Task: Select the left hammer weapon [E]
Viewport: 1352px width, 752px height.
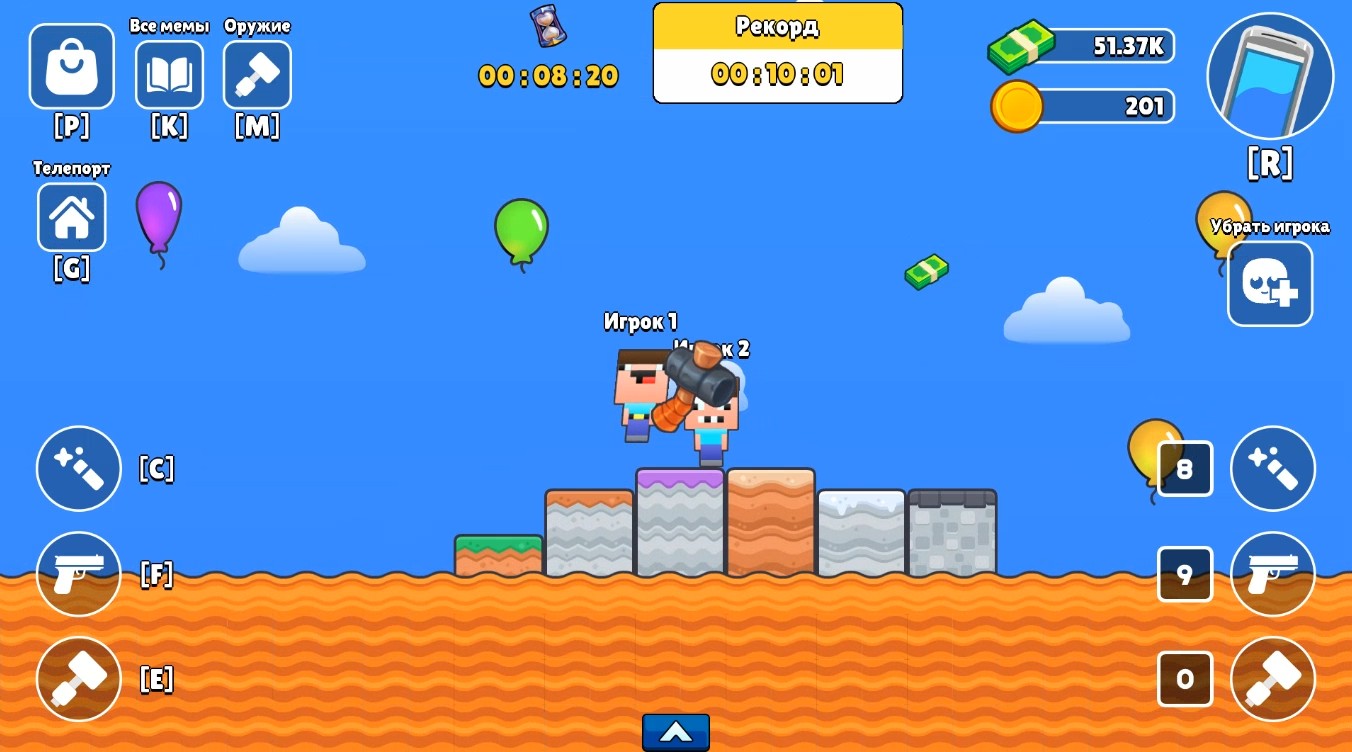Action: (78, 678)
